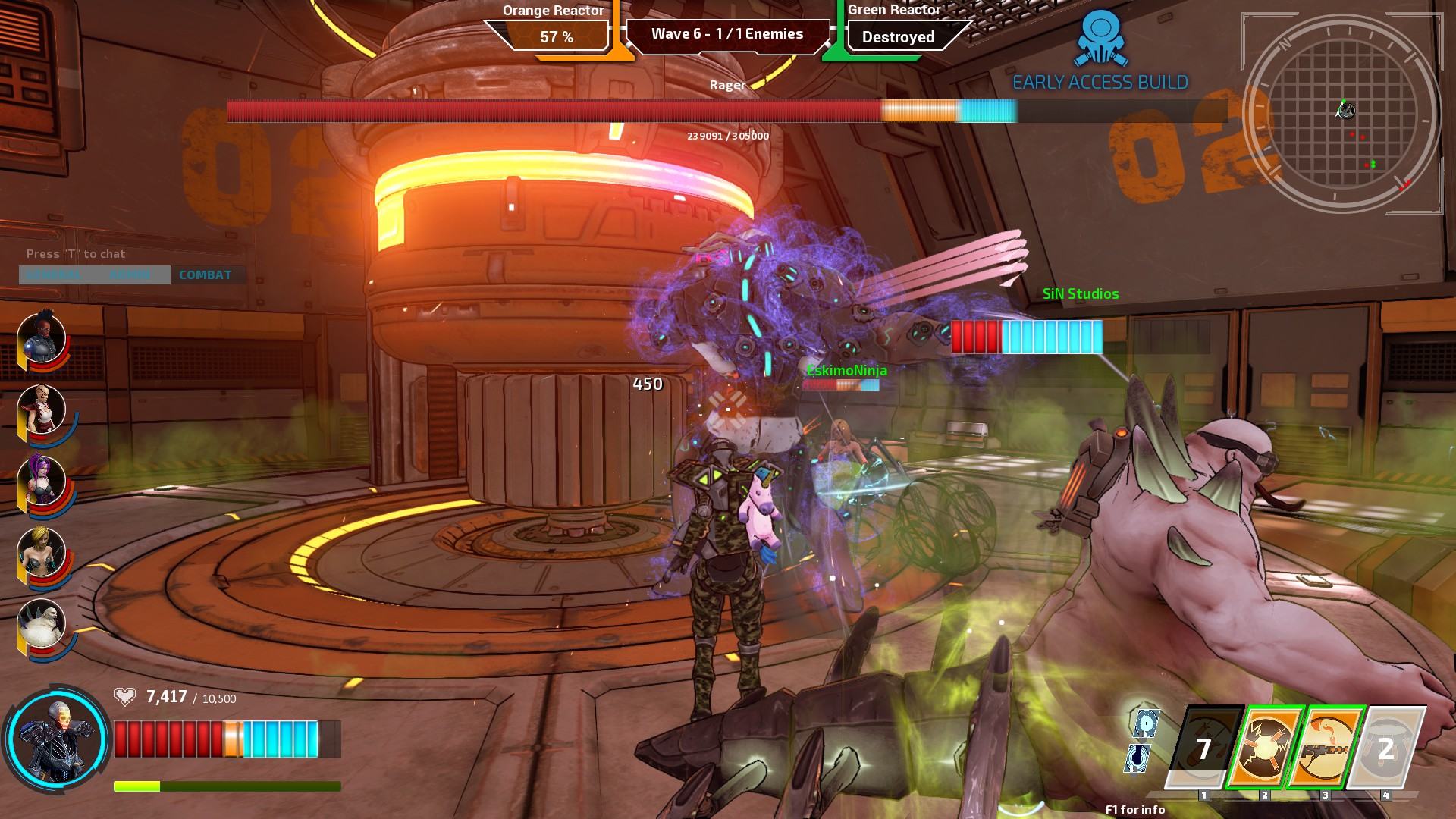Open the GENERAL chat tab

click(x=54, y=275)
